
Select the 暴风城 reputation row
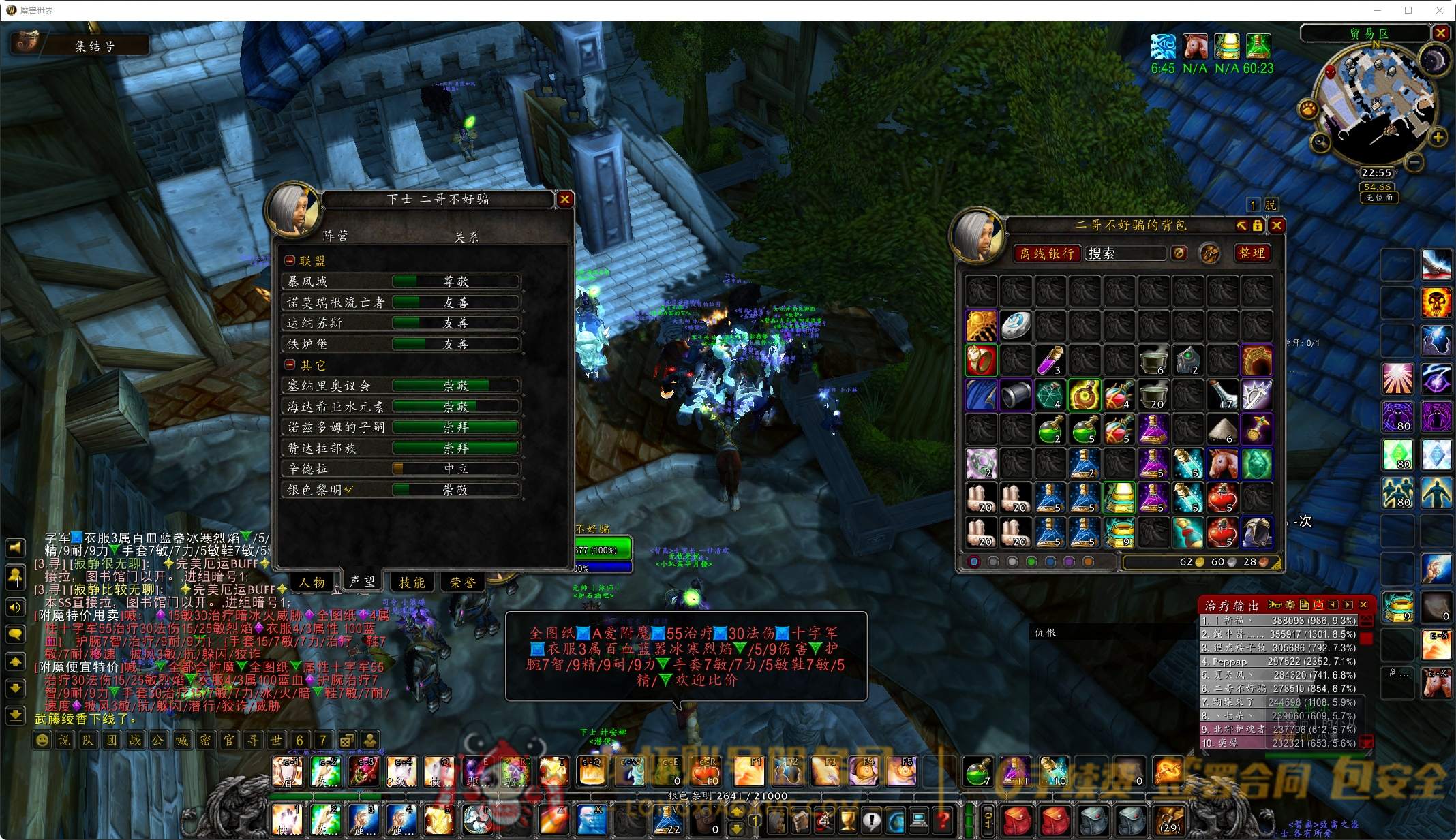coord(402,281)
